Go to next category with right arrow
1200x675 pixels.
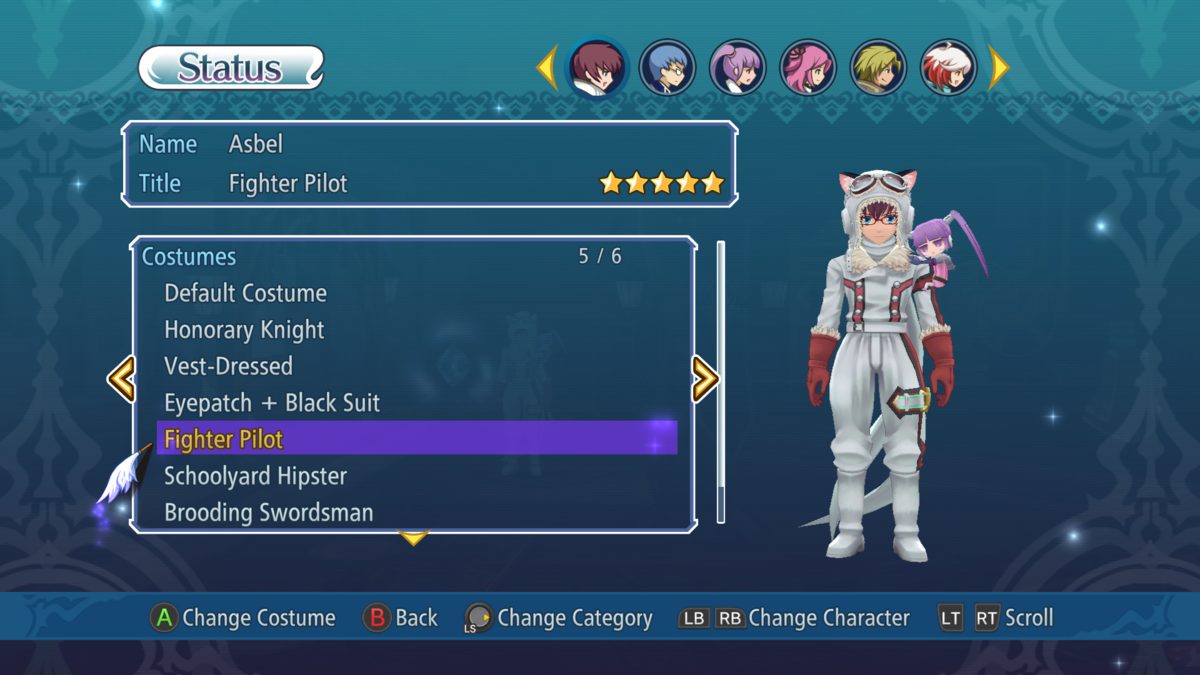coord(705,379)
